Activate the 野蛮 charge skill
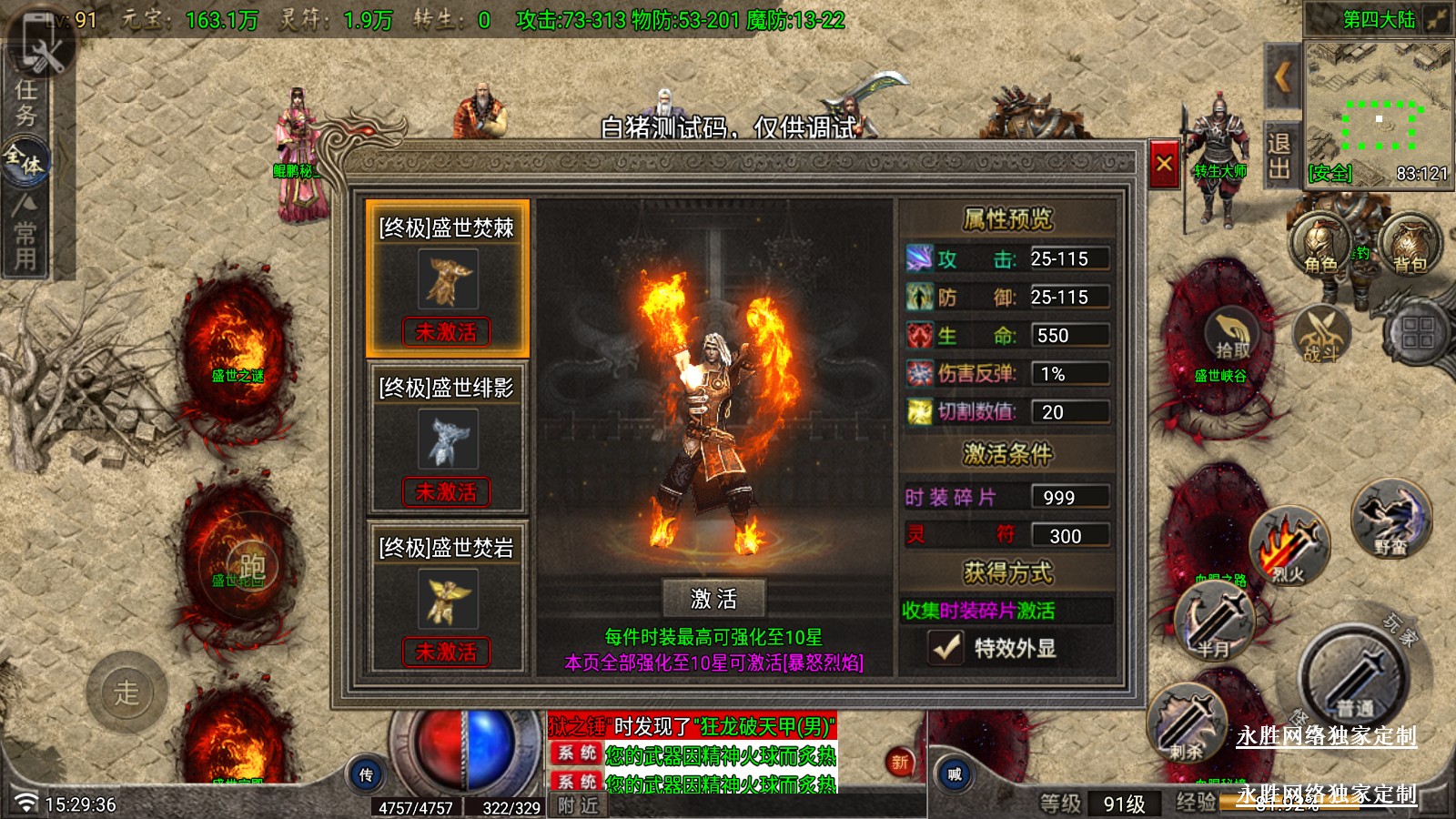Image resolution: width=1456 pixels, height=819 pixels. pos(1390,521)
